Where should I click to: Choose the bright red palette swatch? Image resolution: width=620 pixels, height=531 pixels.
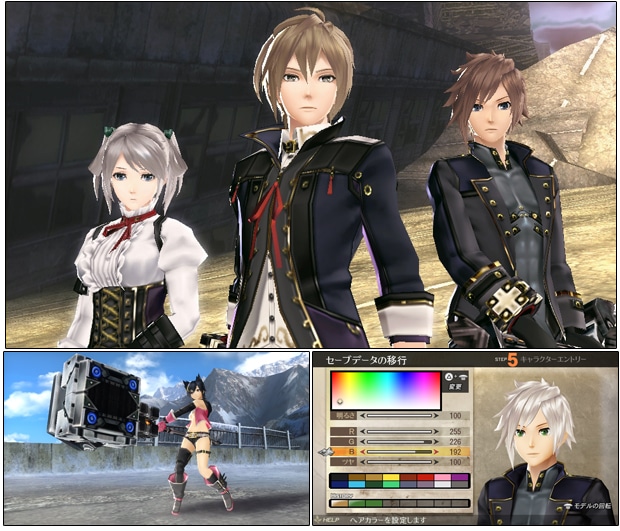(425, 477)
